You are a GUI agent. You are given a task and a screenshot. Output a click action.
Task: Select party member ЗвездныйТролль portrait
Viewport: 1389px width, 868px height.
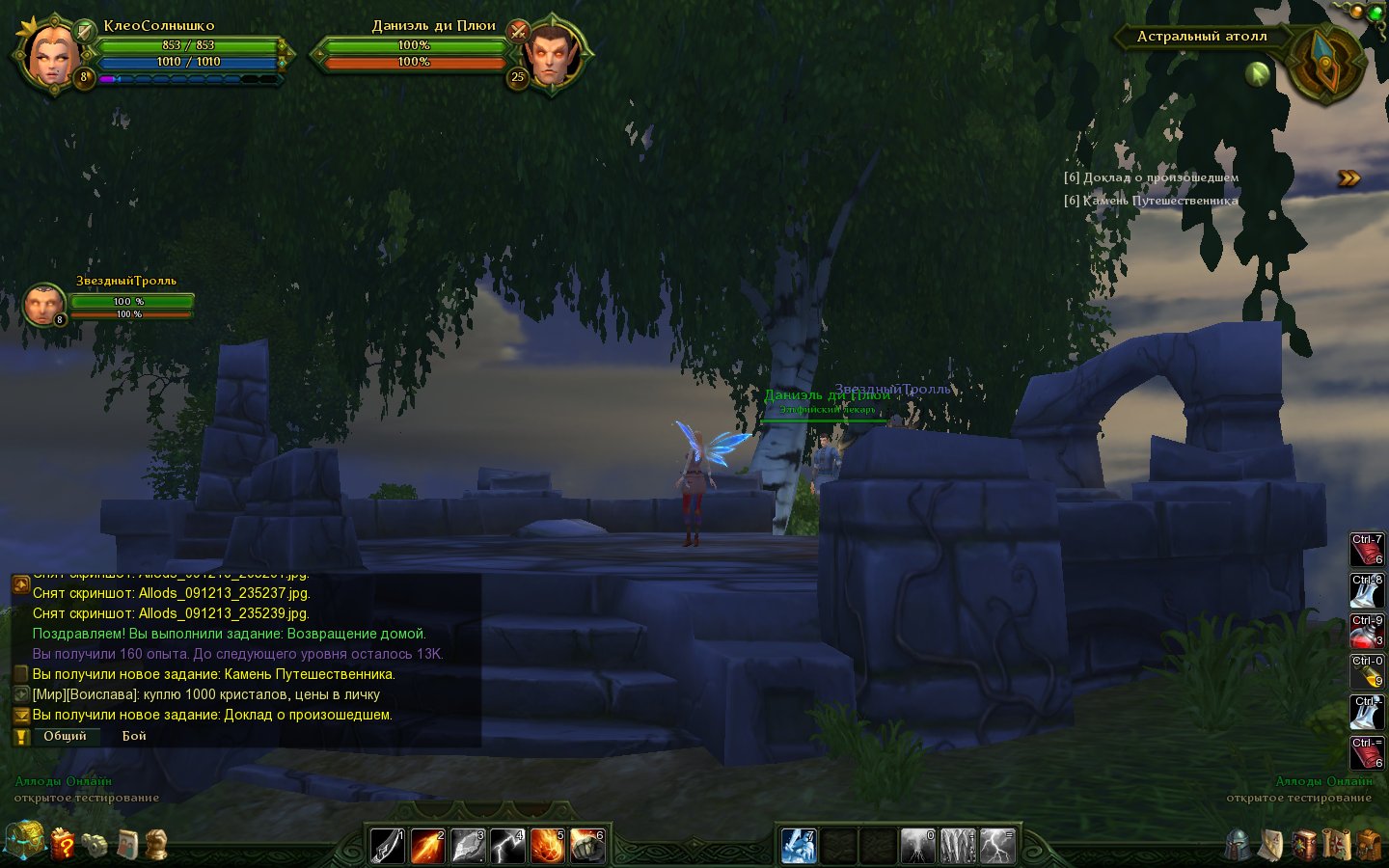pos(43,305)
